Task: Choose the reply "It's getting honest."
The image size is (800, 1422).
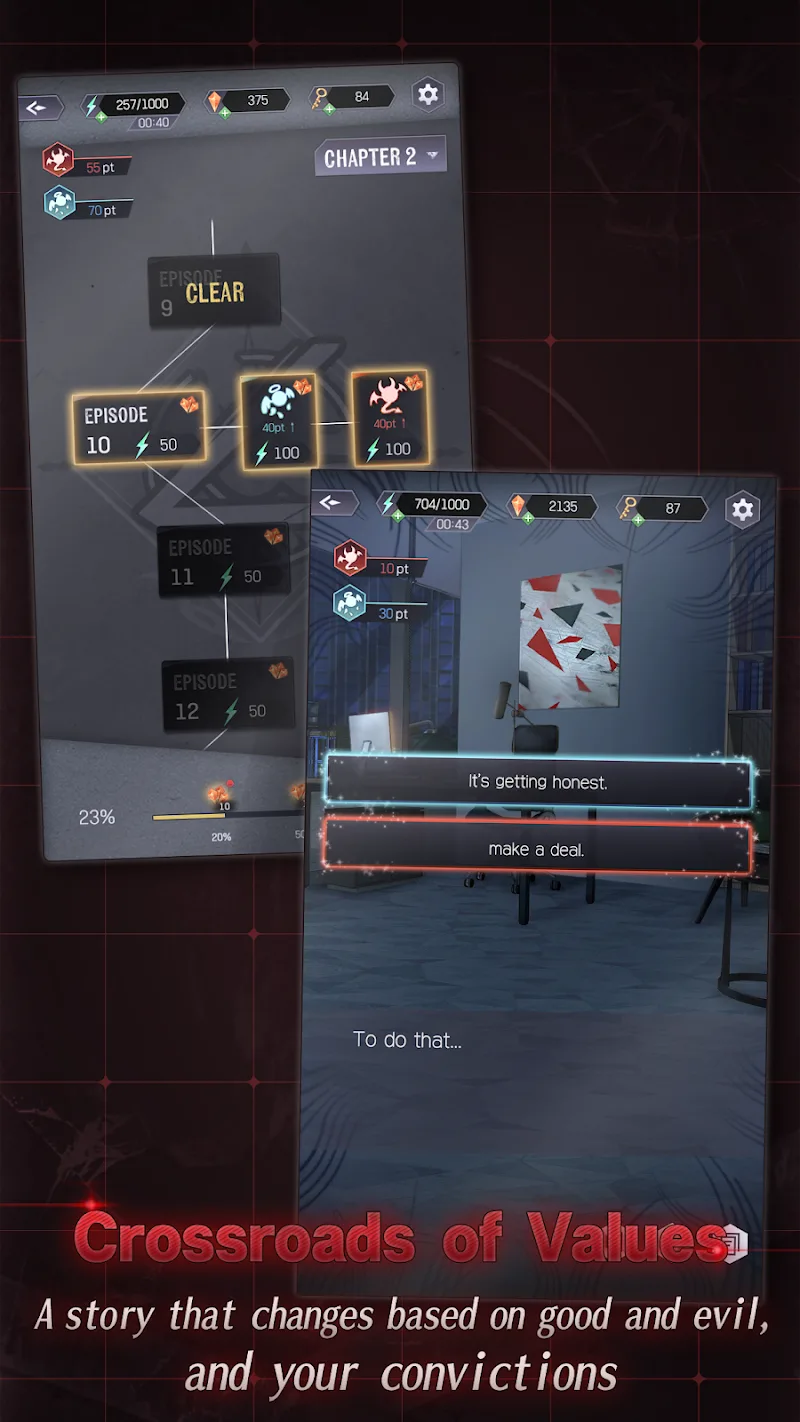Action: 537,782
